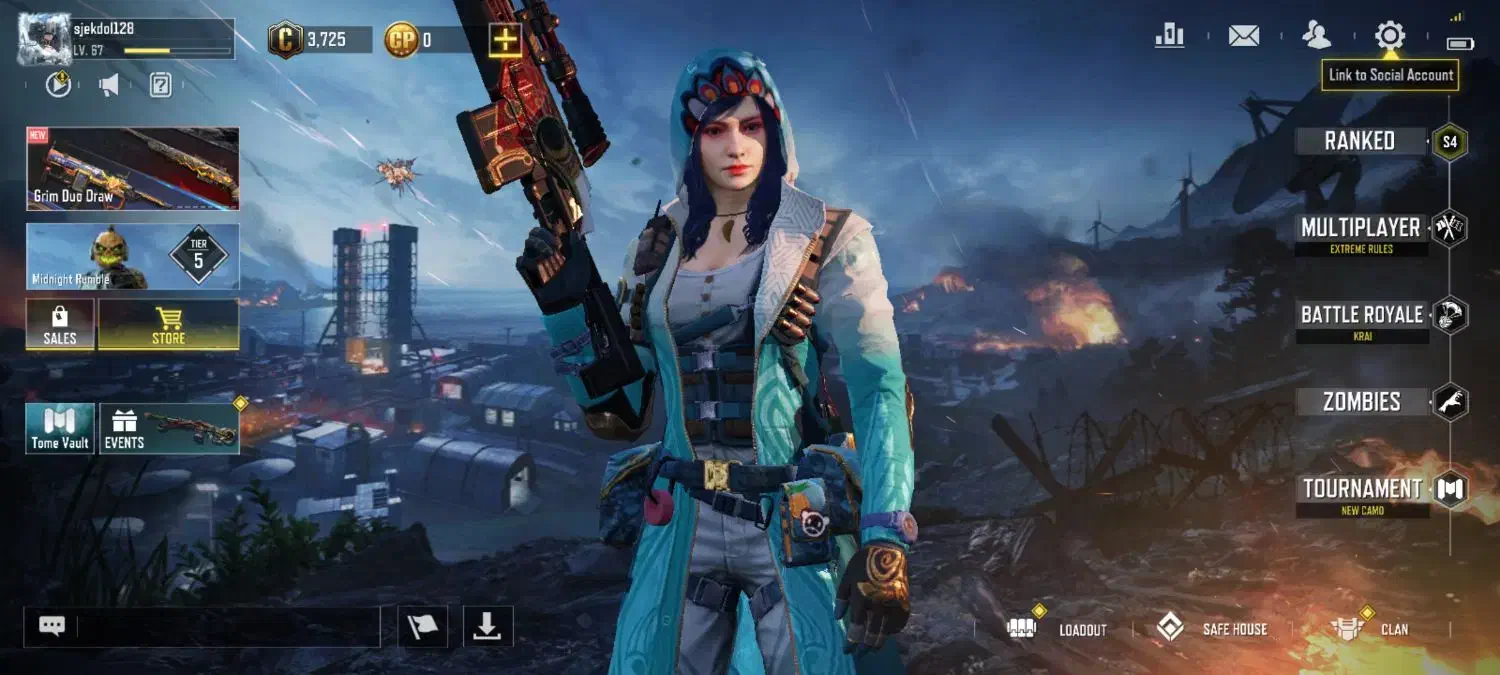Click the chat message box
The image size is (1500, 675).
227,627
